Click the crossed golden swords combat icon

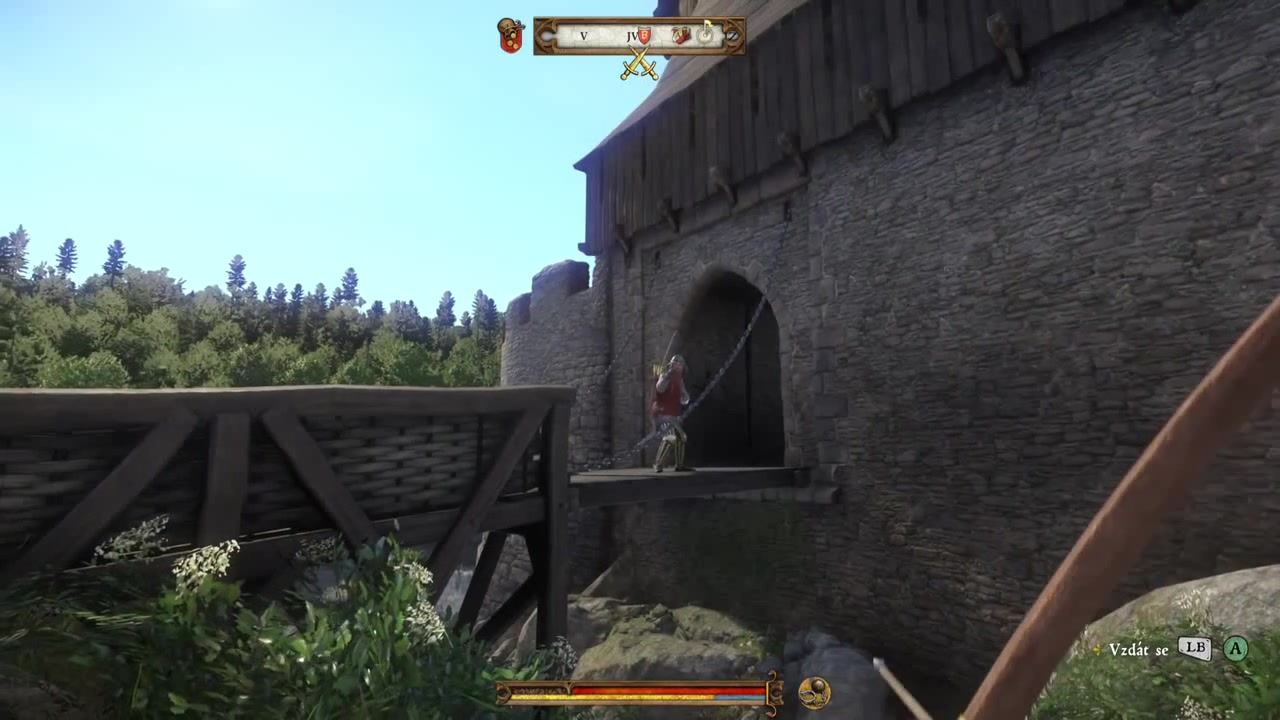[x=639, y=64]
